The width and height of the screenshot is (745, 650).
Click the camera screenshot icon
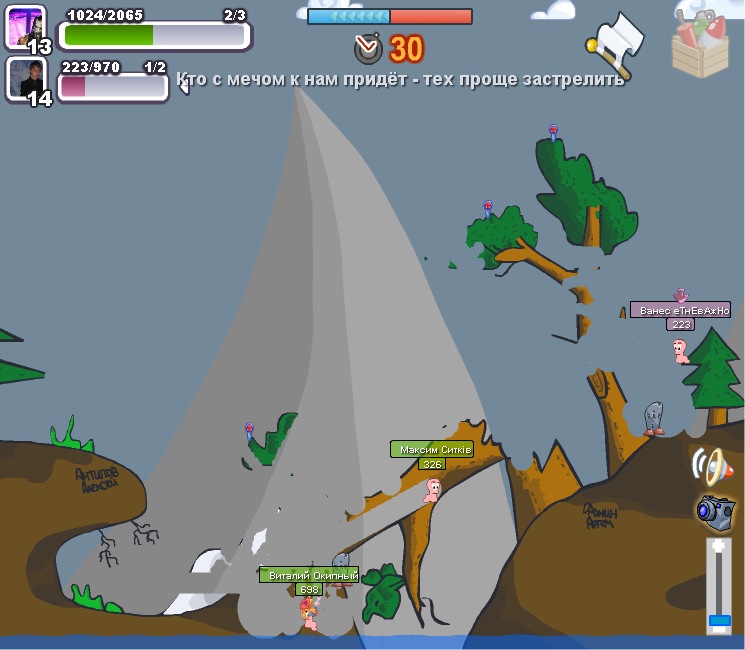[x=715, y=509]
